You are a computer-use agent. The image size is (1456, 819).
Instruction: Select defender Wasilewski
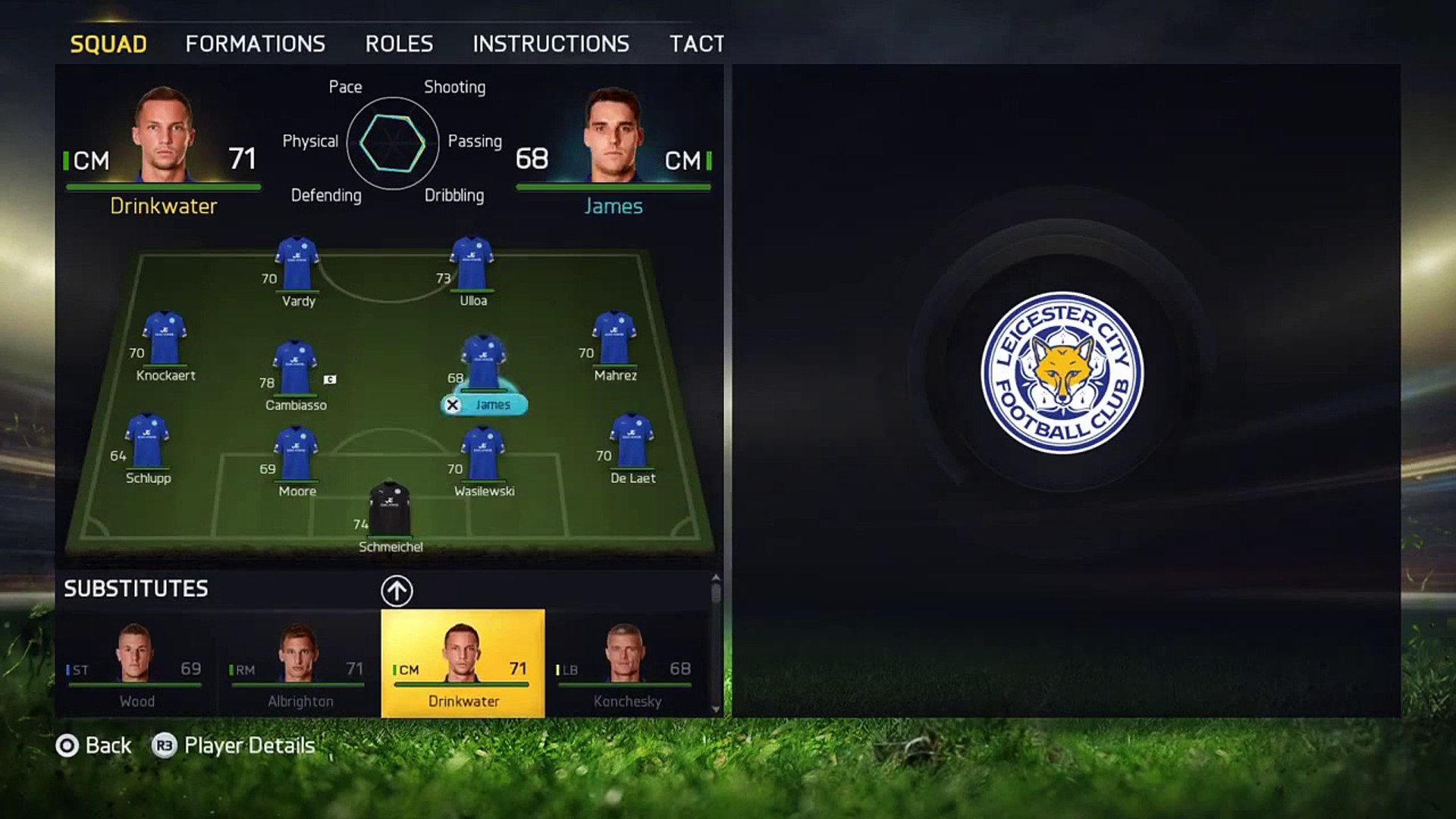[x=483, y=455]
